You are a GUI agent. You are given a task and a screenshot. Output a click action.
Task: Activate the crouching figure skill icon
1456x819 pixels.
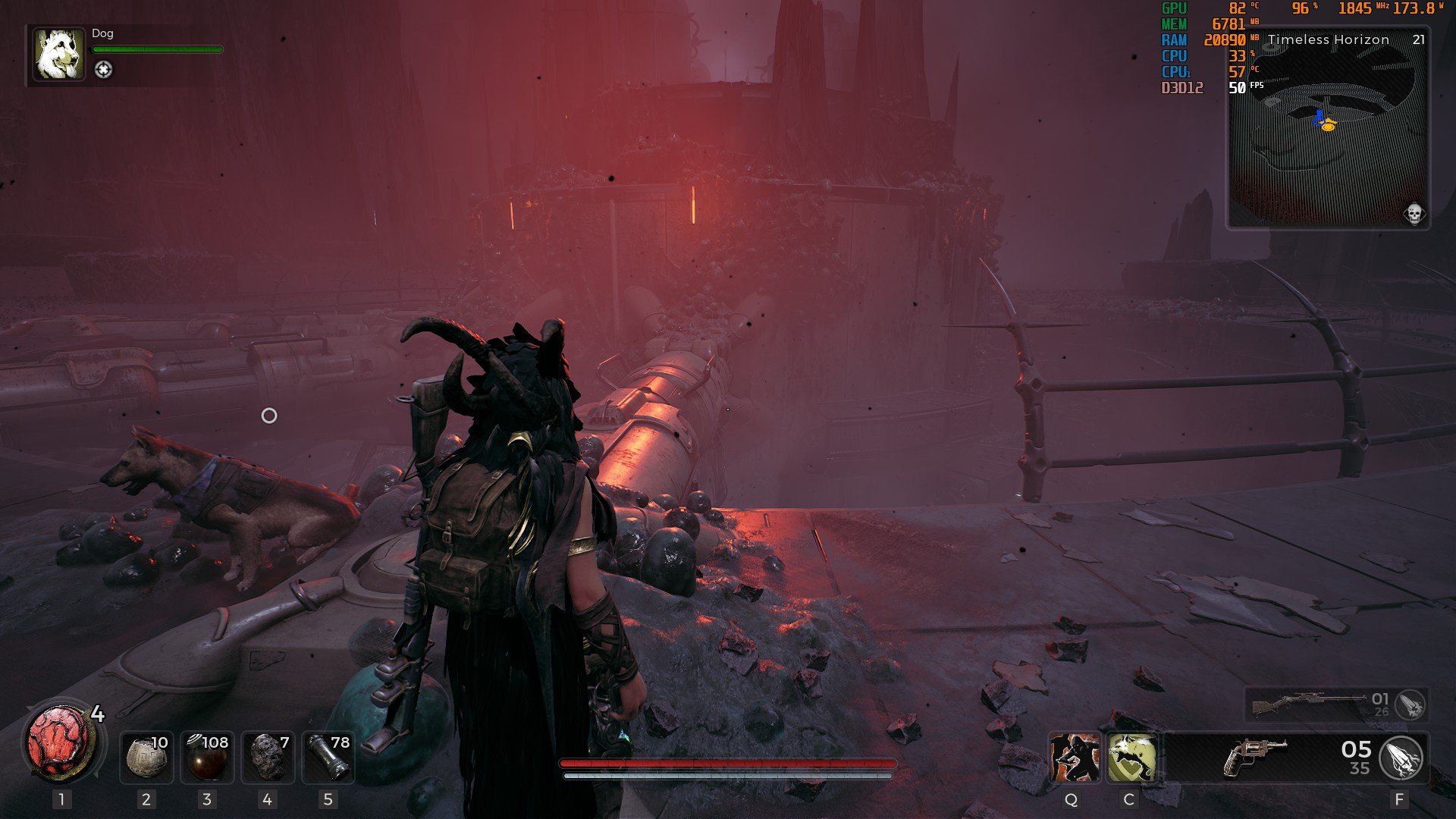(1074, 758)
